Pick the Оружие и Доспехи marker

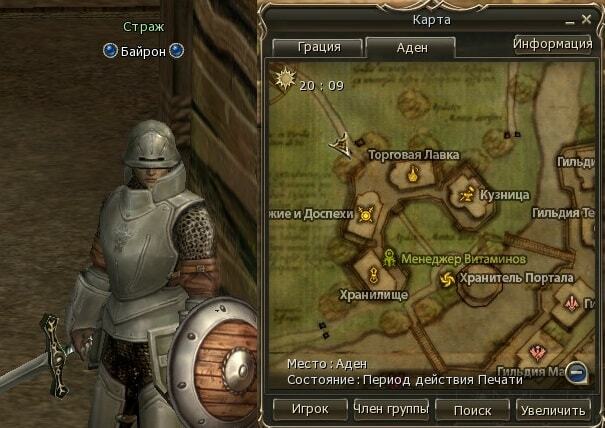click(x=366, y=214)
